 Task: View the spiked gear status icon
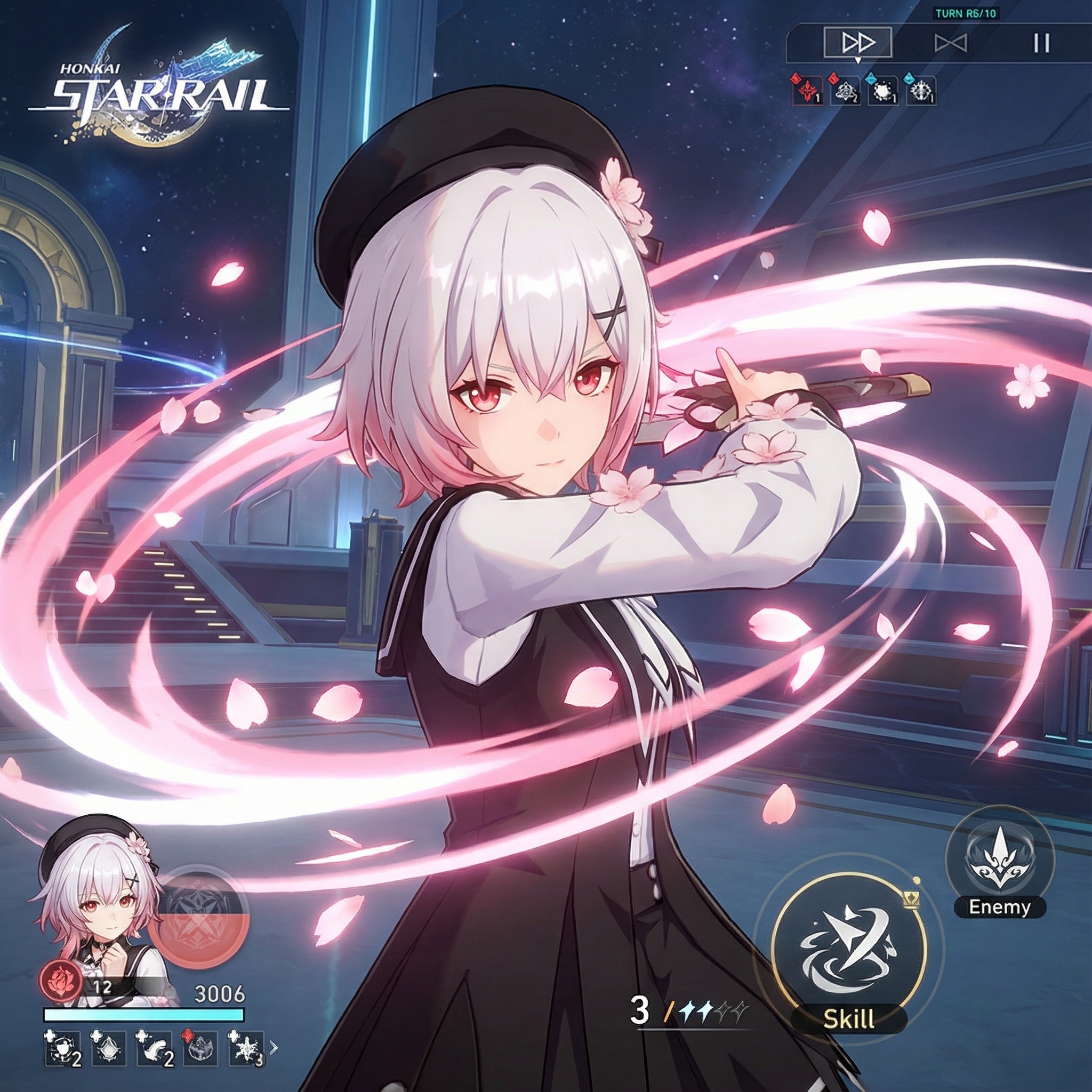(x=921, y=91)
